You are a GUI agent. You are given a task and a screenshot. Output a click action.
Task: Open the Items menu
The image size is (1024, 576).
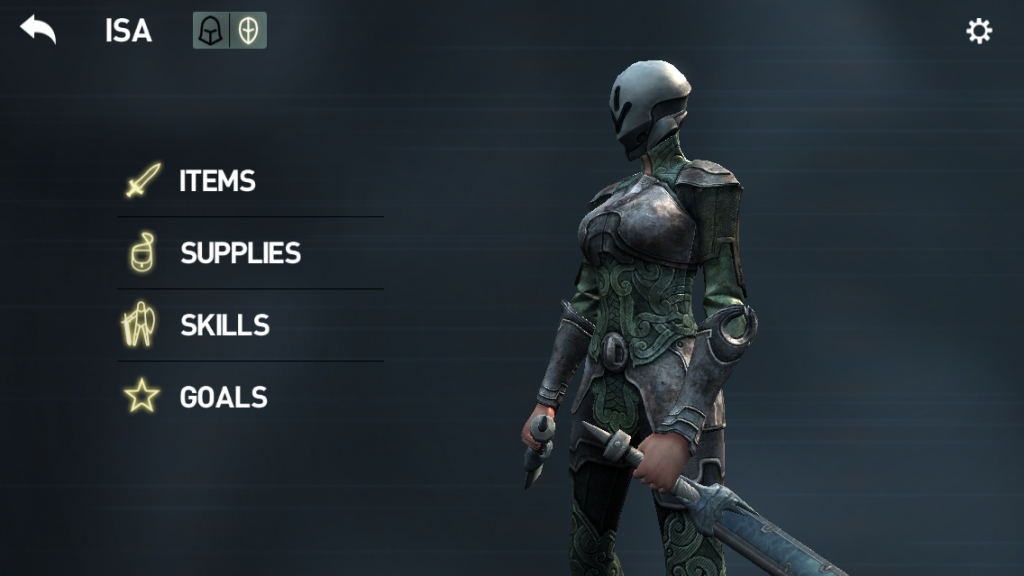[x=216, y=181]
